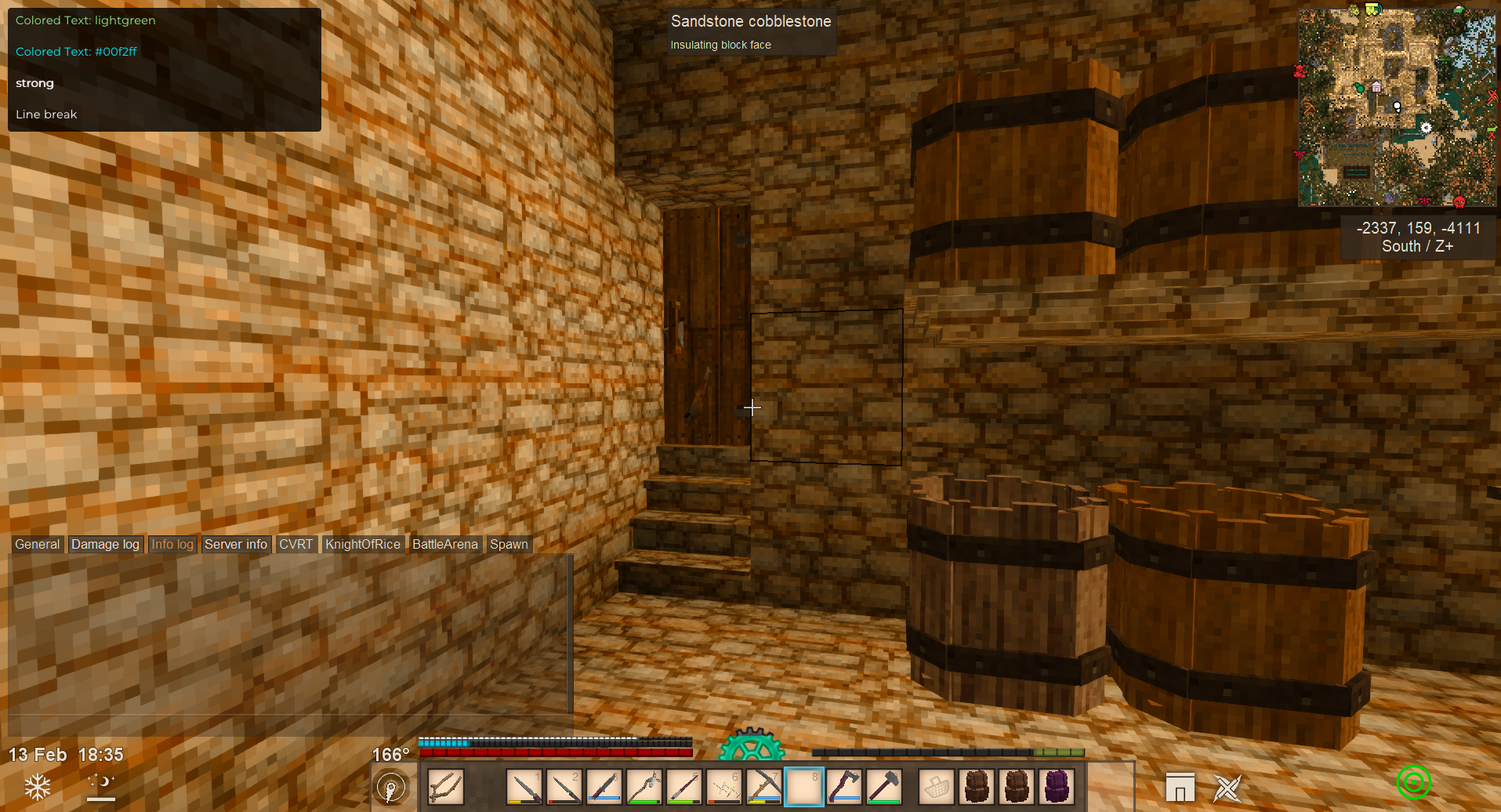Select the hammer hotbar slot
This screenshot has height=812, width=1501.
883,787
